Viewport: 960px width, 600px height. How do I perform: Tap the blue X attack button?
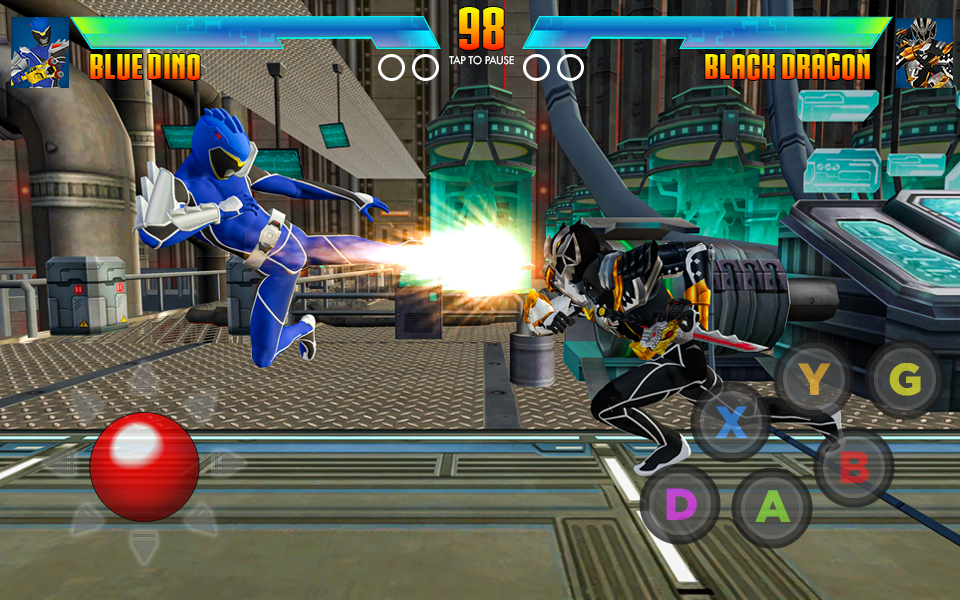point(732,423)
